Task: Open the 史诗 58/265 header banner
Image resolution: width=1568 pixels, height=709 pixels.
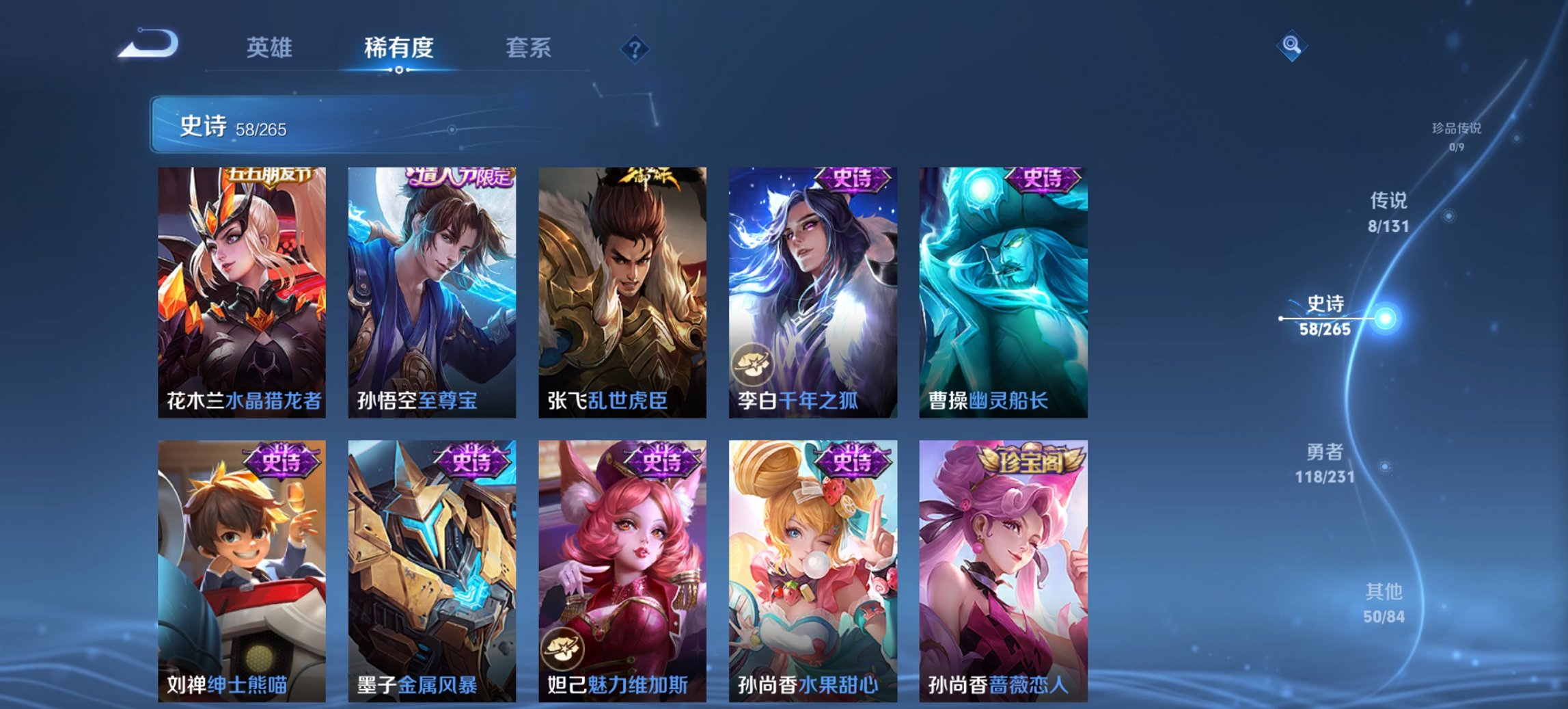Action: click(232, 124)
